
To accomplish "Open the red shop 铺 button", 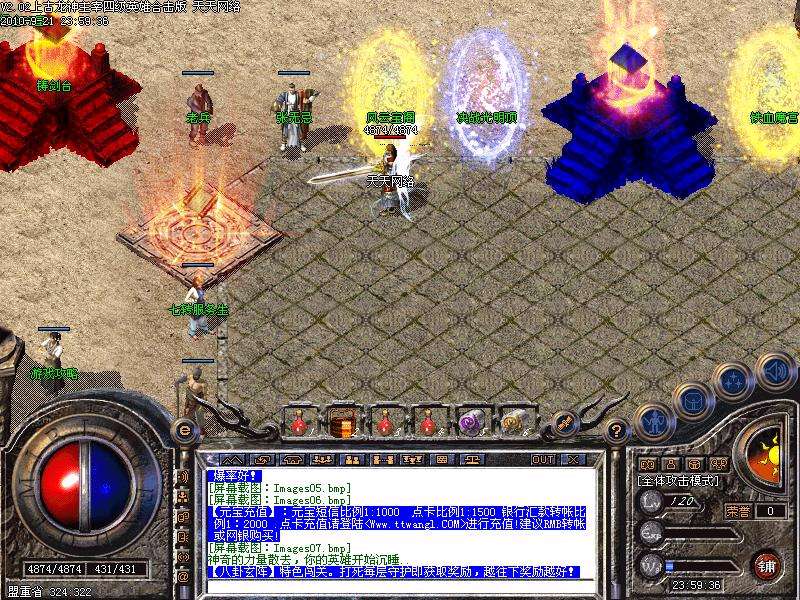I will pos(767,563).
